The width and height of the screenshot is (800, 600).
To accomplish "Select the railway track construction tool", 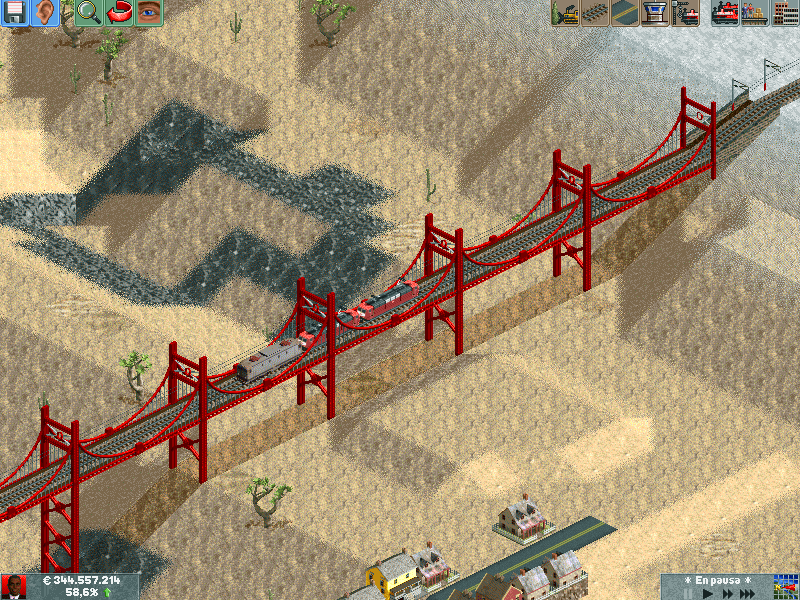I will pos(595,13).
